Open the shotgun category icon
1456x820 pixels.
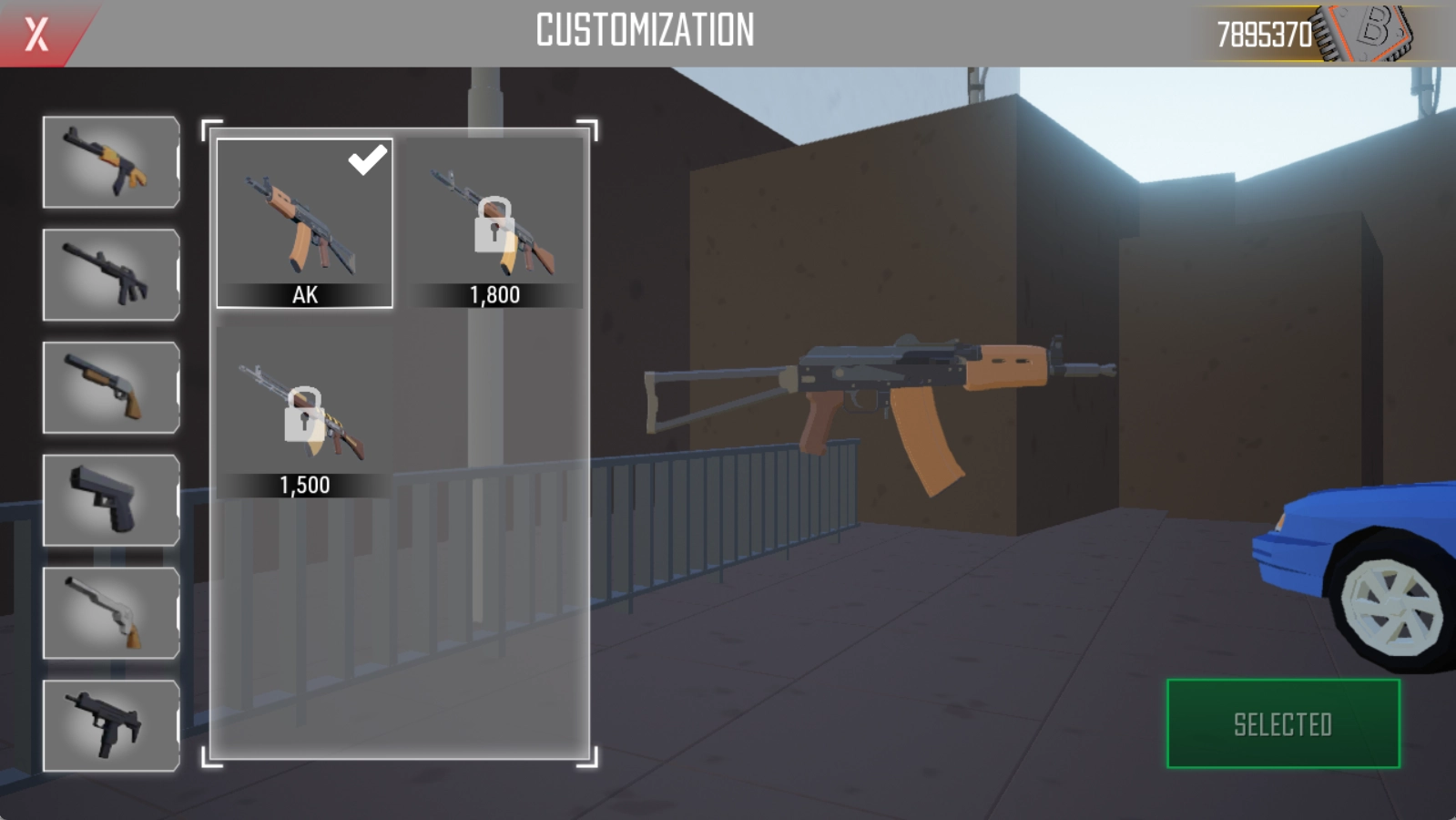[x=109, y=385]
